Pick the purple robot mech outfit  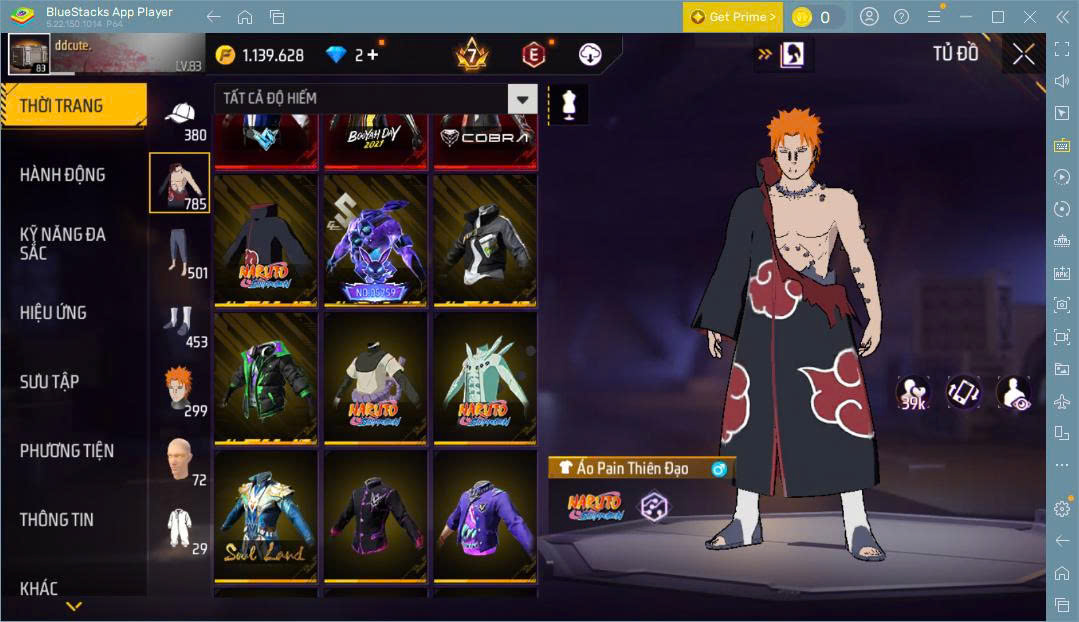pos(375,241)
